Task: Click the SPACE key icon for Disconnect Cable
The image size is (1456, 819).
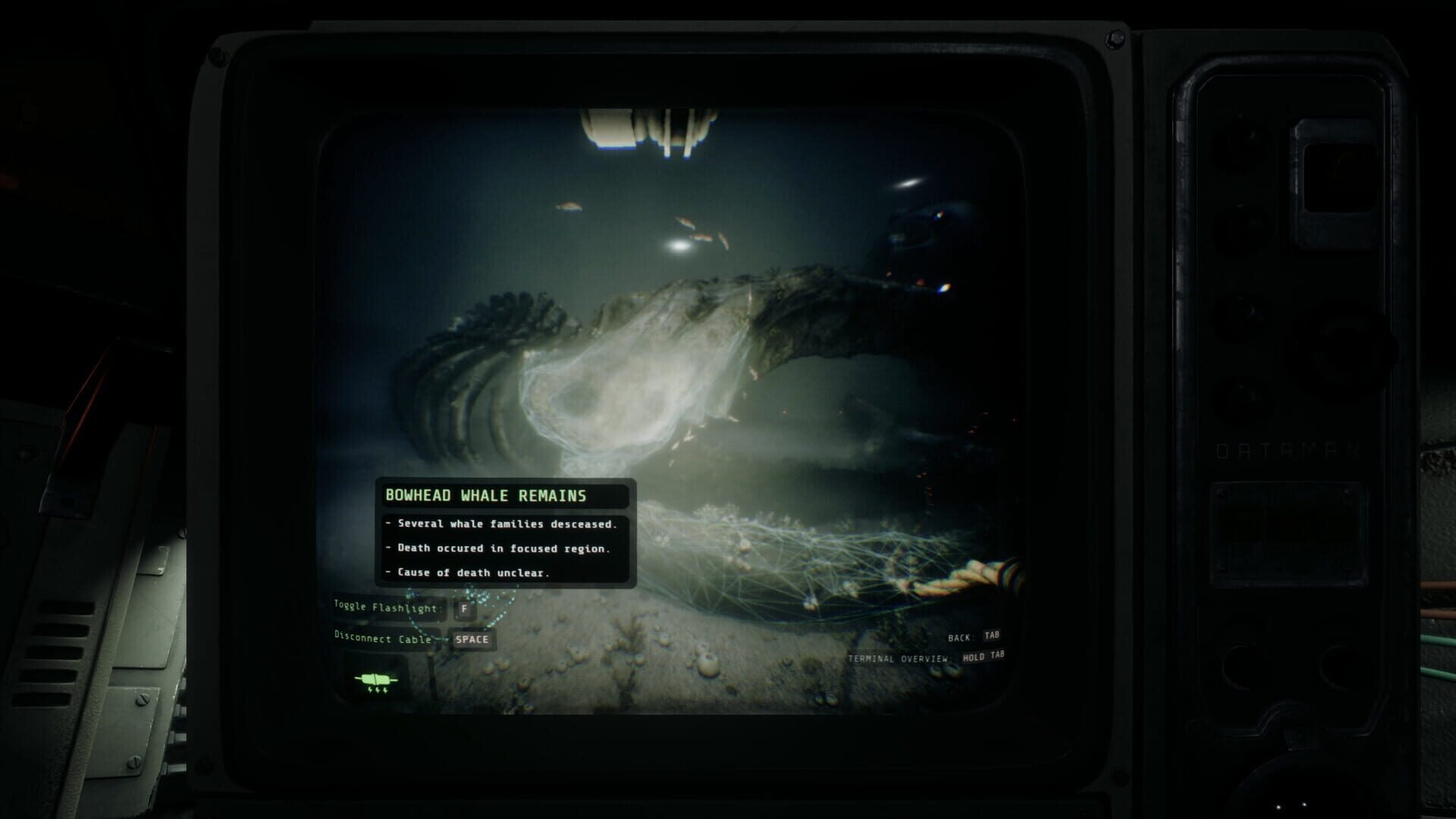Action: (472, 640)
